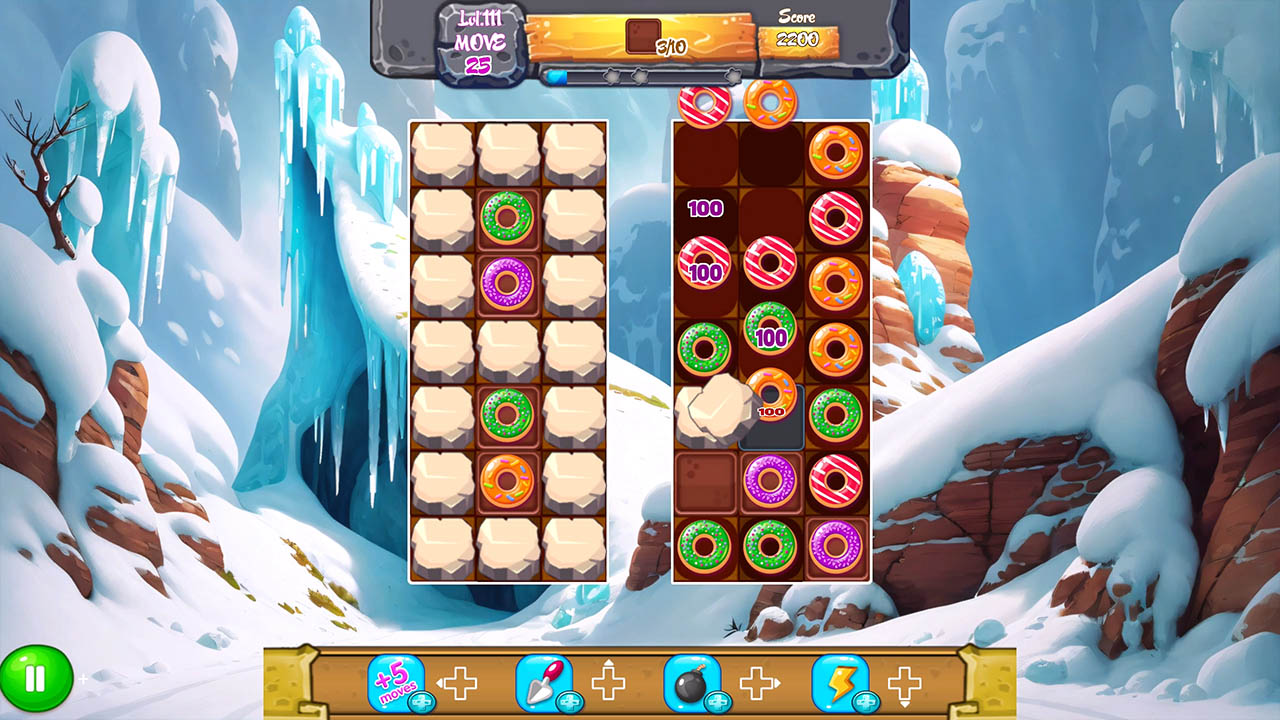Select a stone block tile on the left board
The height and width of the screenshot is (720, 1280).
click(444, 155)
